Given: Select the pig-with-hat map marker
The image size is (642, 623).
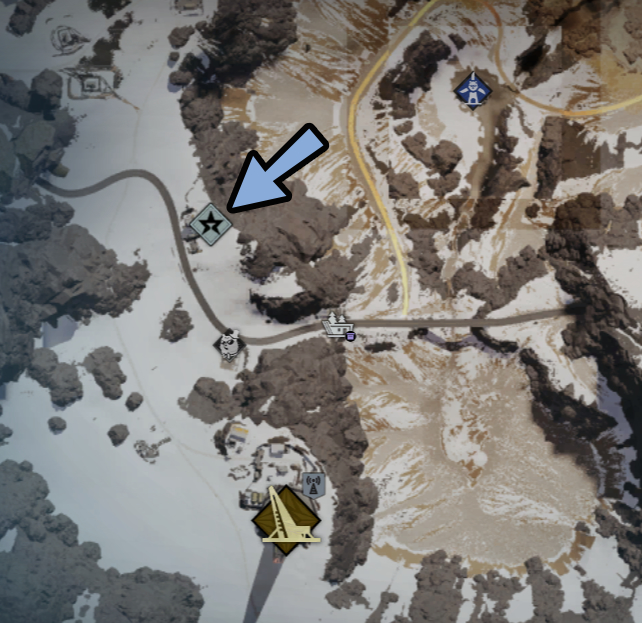Looking at the screenshot, I should pos(231,345).
